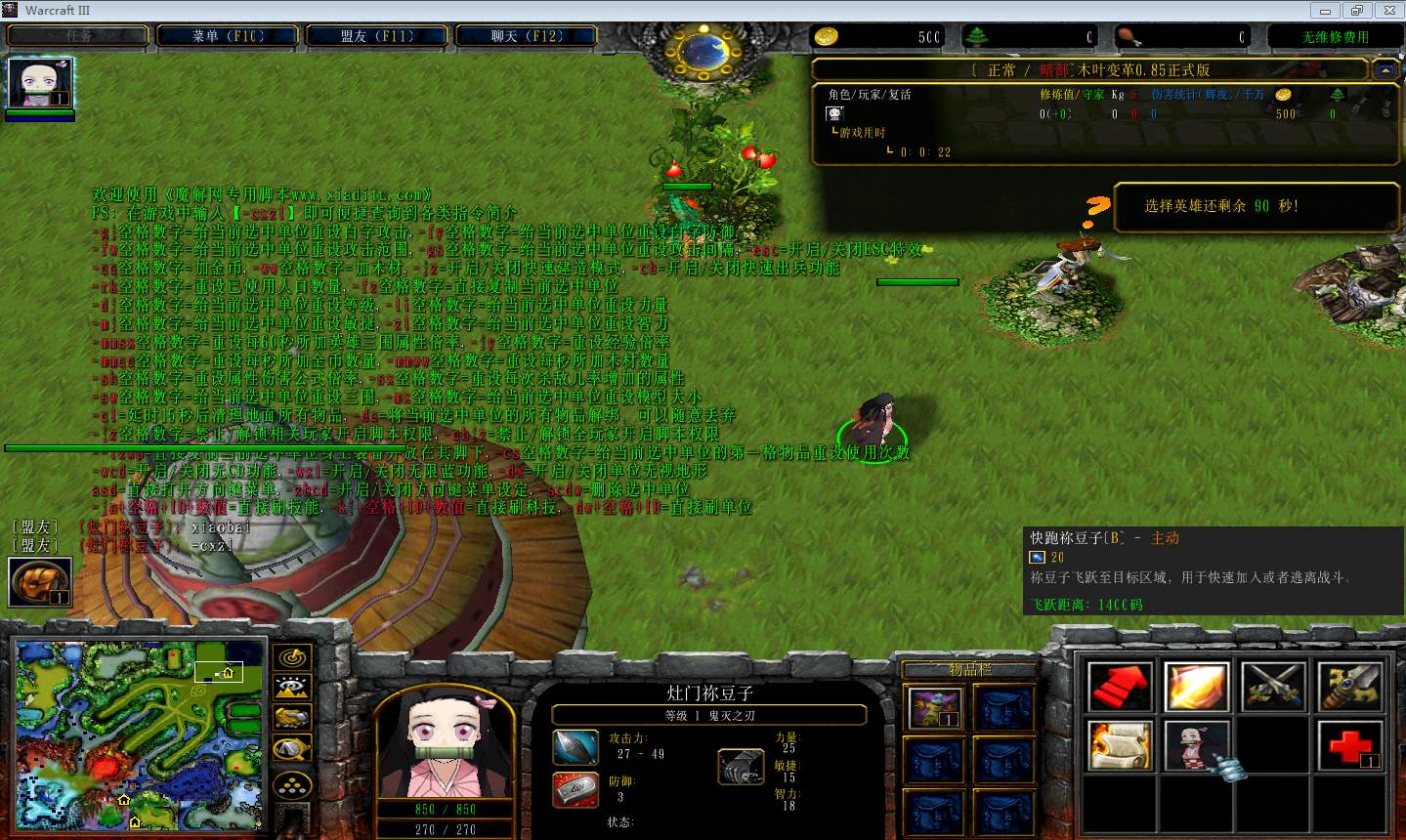Select the red arrow command
The image size is (1406, 840).
tap(1120, 687)
